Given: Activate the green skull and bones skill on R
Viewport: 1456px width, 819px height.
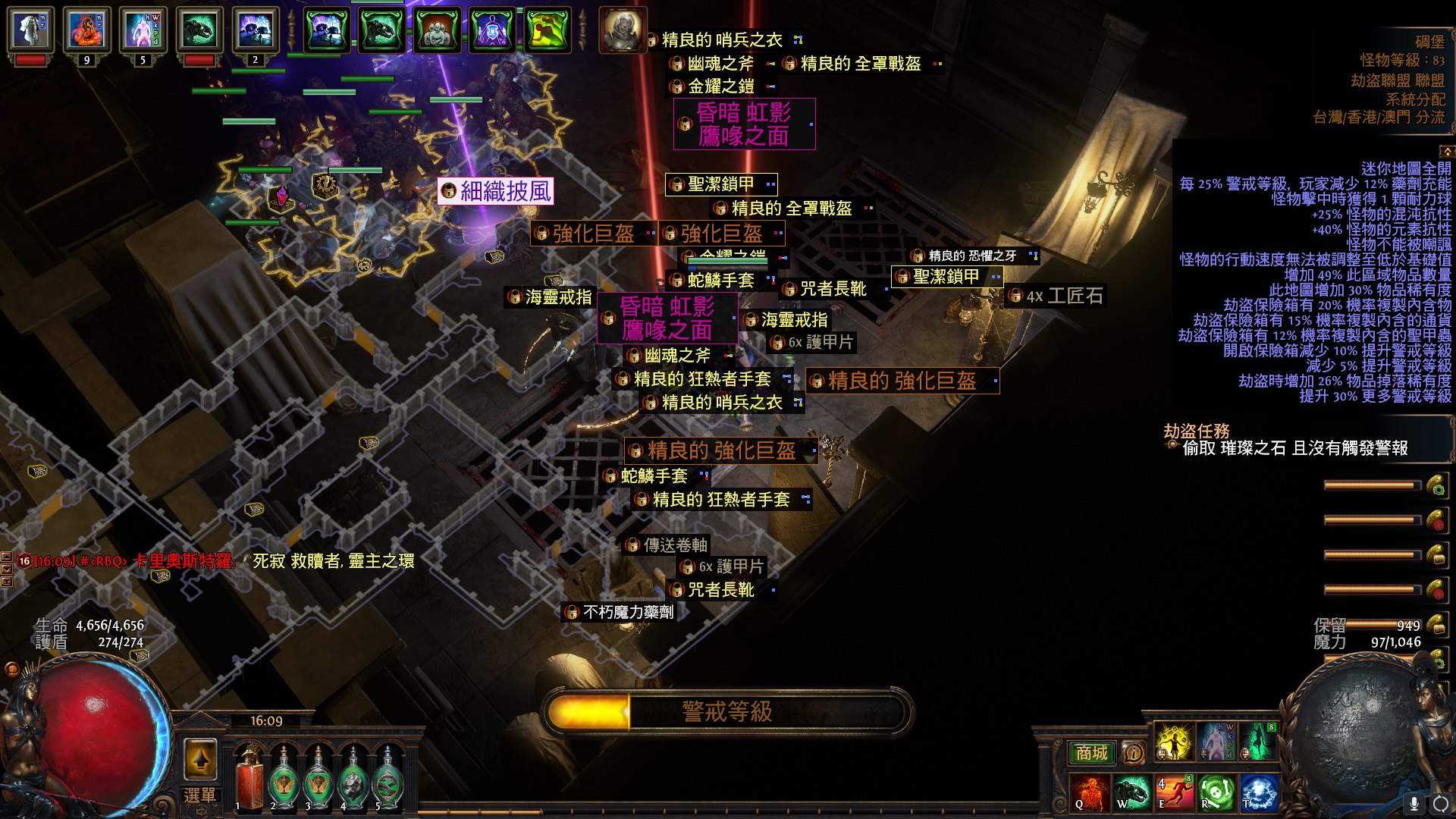Looking at the screenshot, I should [x=1216, y=792].
